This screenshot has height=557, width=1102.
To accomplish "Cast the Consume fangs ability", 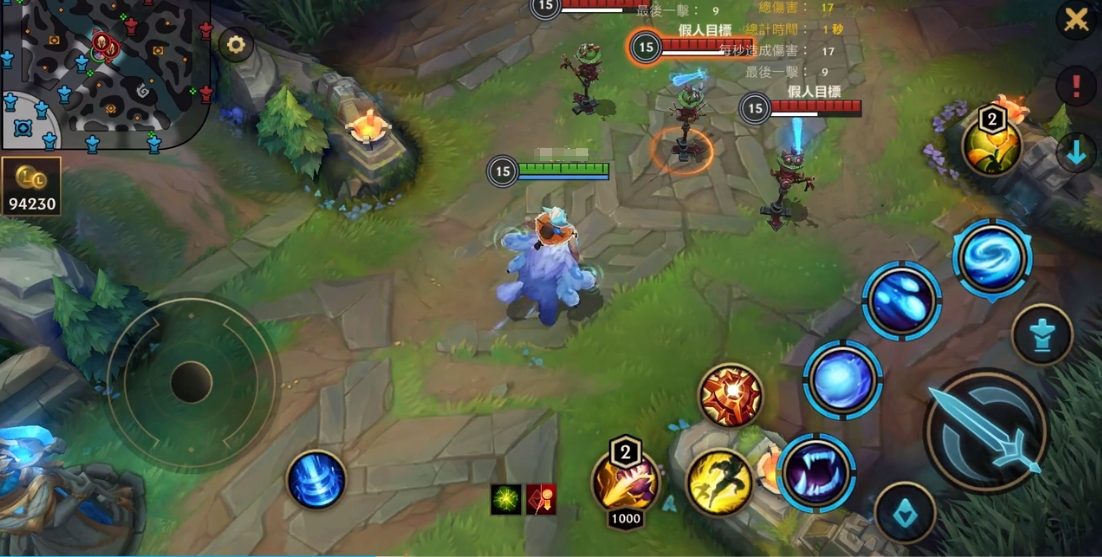I will click(816, 473).
